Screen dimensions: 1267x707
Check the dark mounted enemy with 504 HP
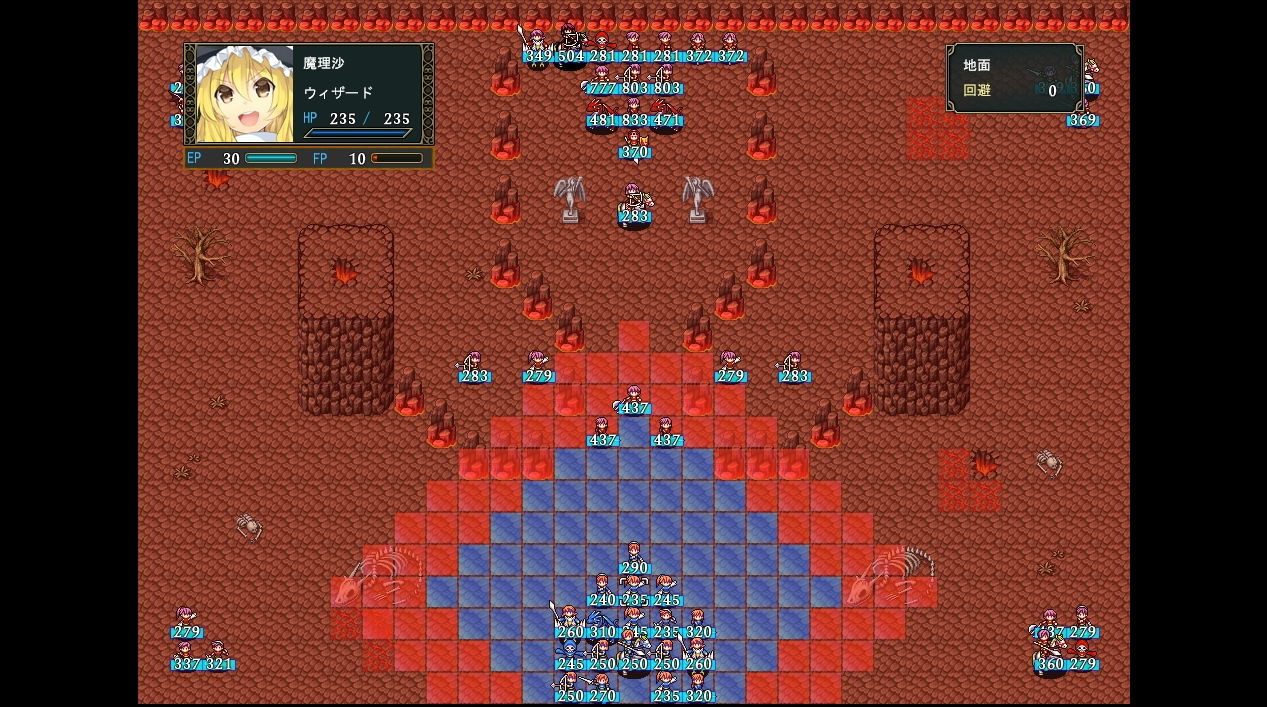point(570,46)
